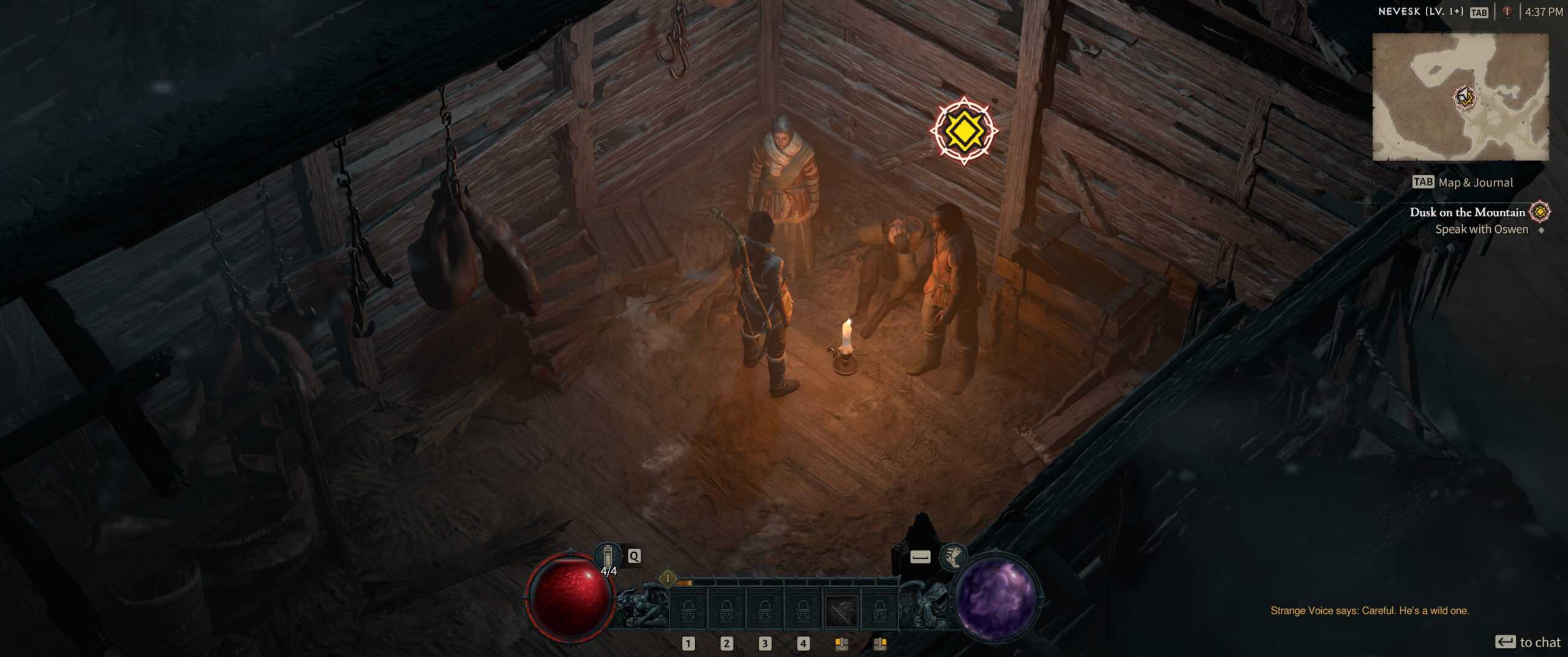Click the Dusk on the Mountain quest icon
This screenshot has width=1568, height=657.
click(x=1539, y=212)
